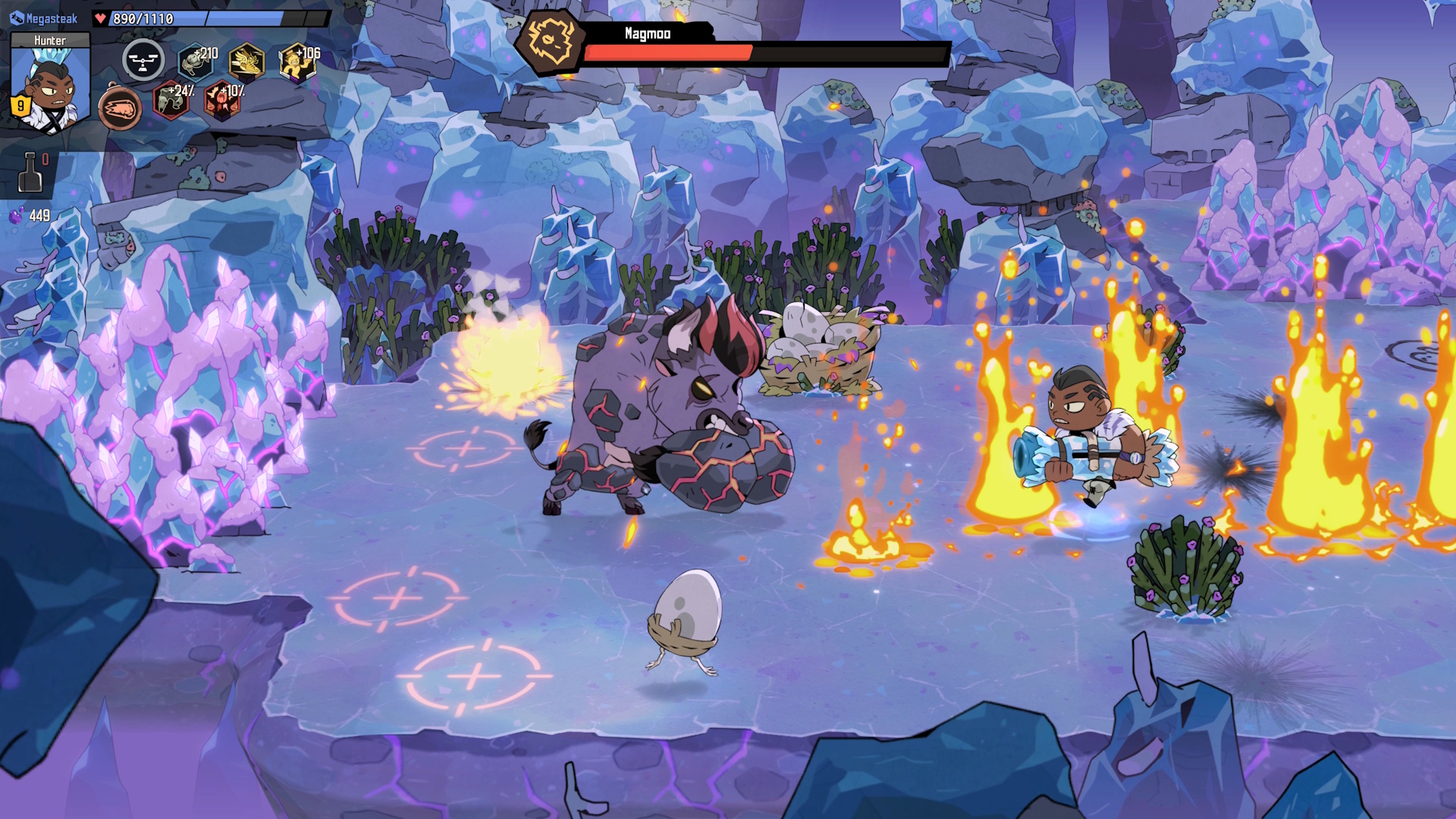Click the level 9 shield badge
This screenshot has width=1456, height=819.
click(20, 107)
